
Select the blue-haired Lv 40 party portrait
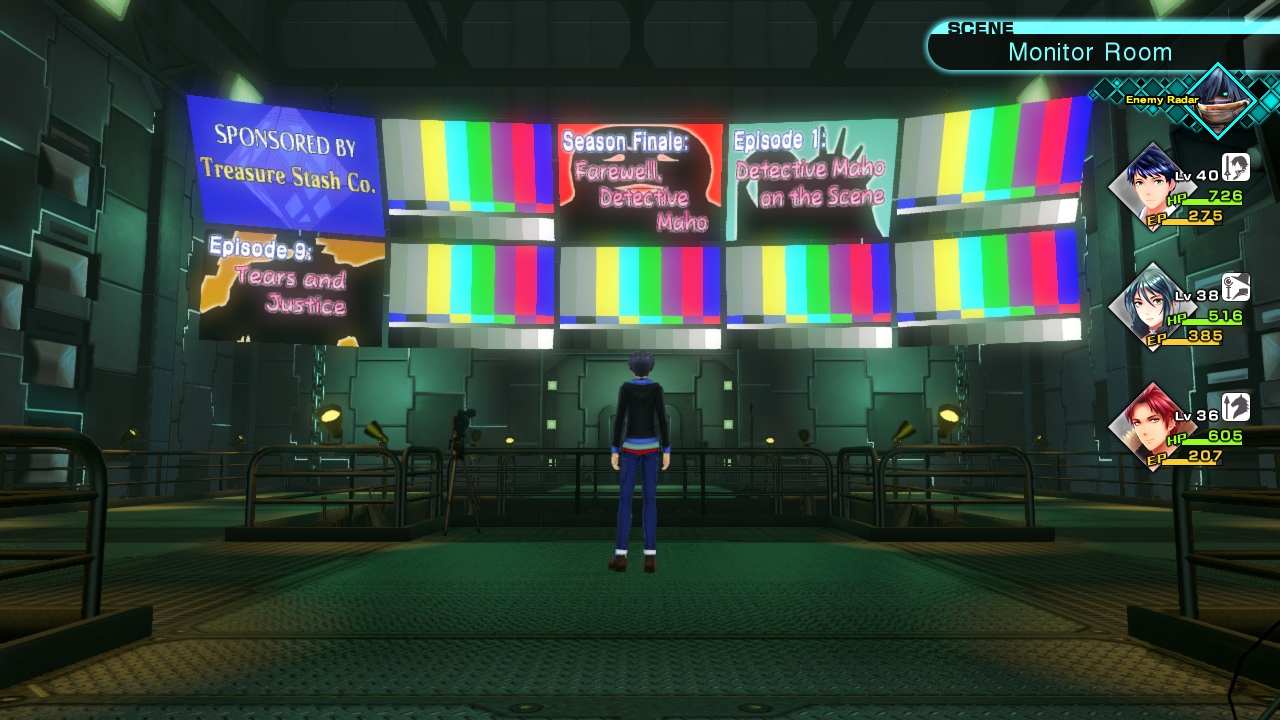click(1149, 187)
